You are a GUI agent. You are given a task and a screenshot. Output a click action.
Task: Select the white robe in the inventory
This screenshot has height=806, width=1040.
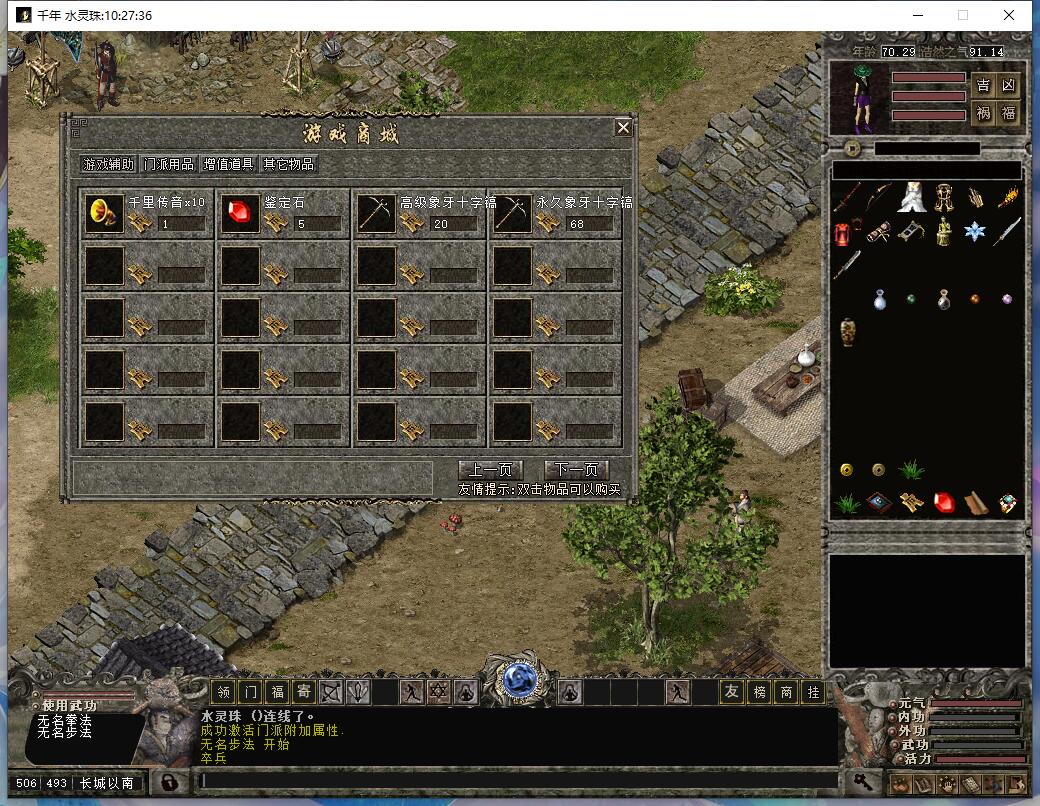[x=910, y=198]
